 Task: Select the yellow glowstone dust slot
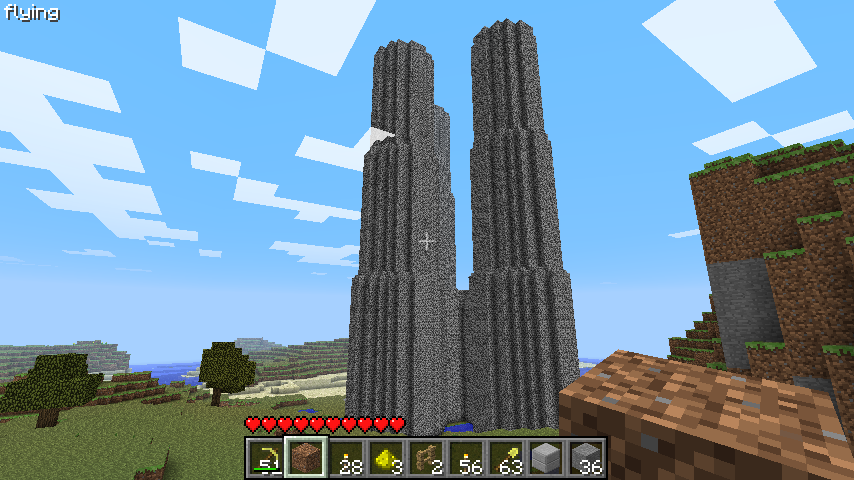pyautogui.click(x=386, y=459)
